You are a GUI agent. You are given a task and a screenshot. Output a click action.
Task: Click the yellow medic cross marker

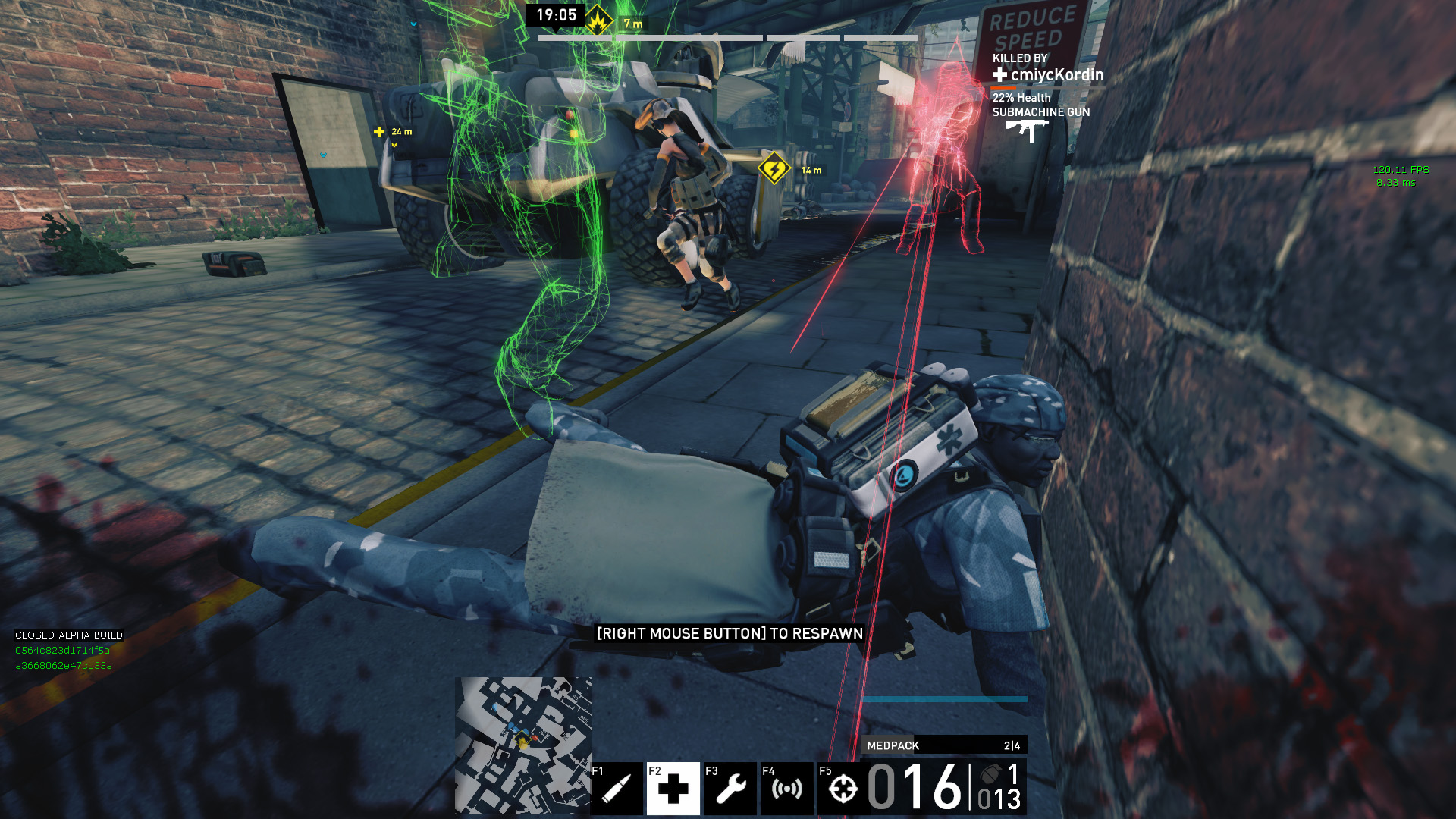[379, 132]
